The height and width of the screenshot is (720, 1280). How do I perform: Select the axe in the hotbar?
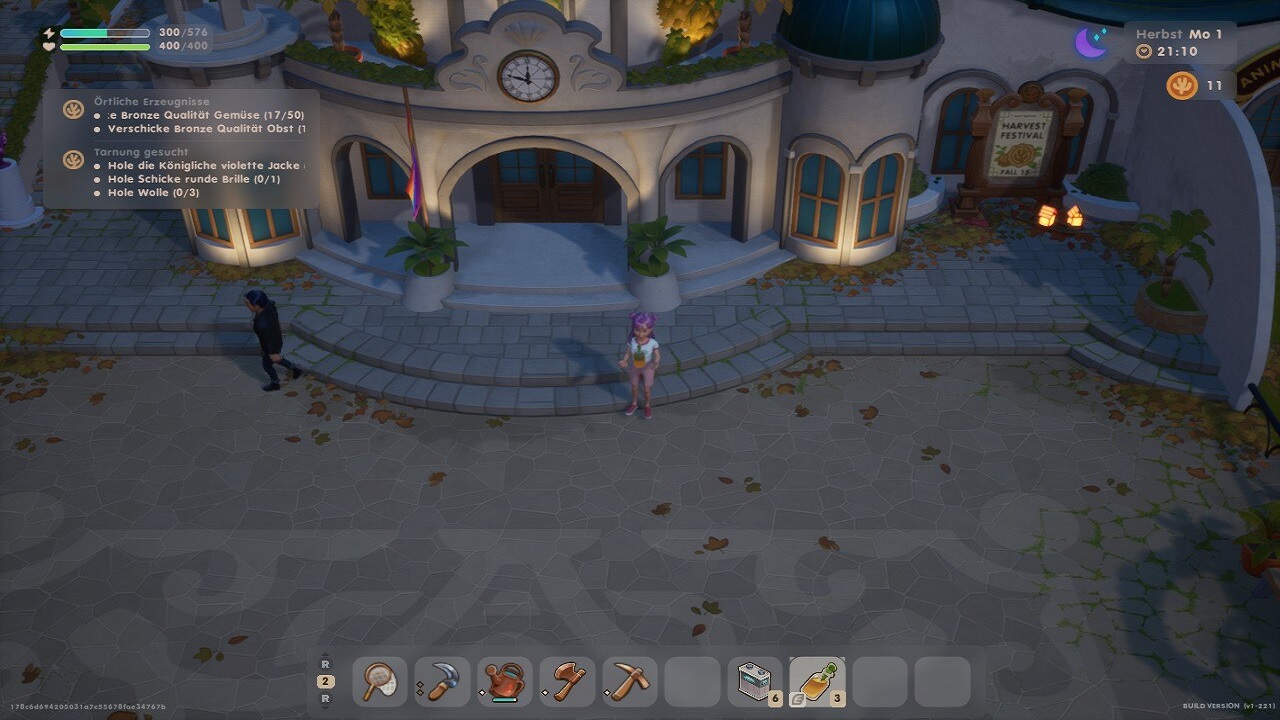pos(567,682)
